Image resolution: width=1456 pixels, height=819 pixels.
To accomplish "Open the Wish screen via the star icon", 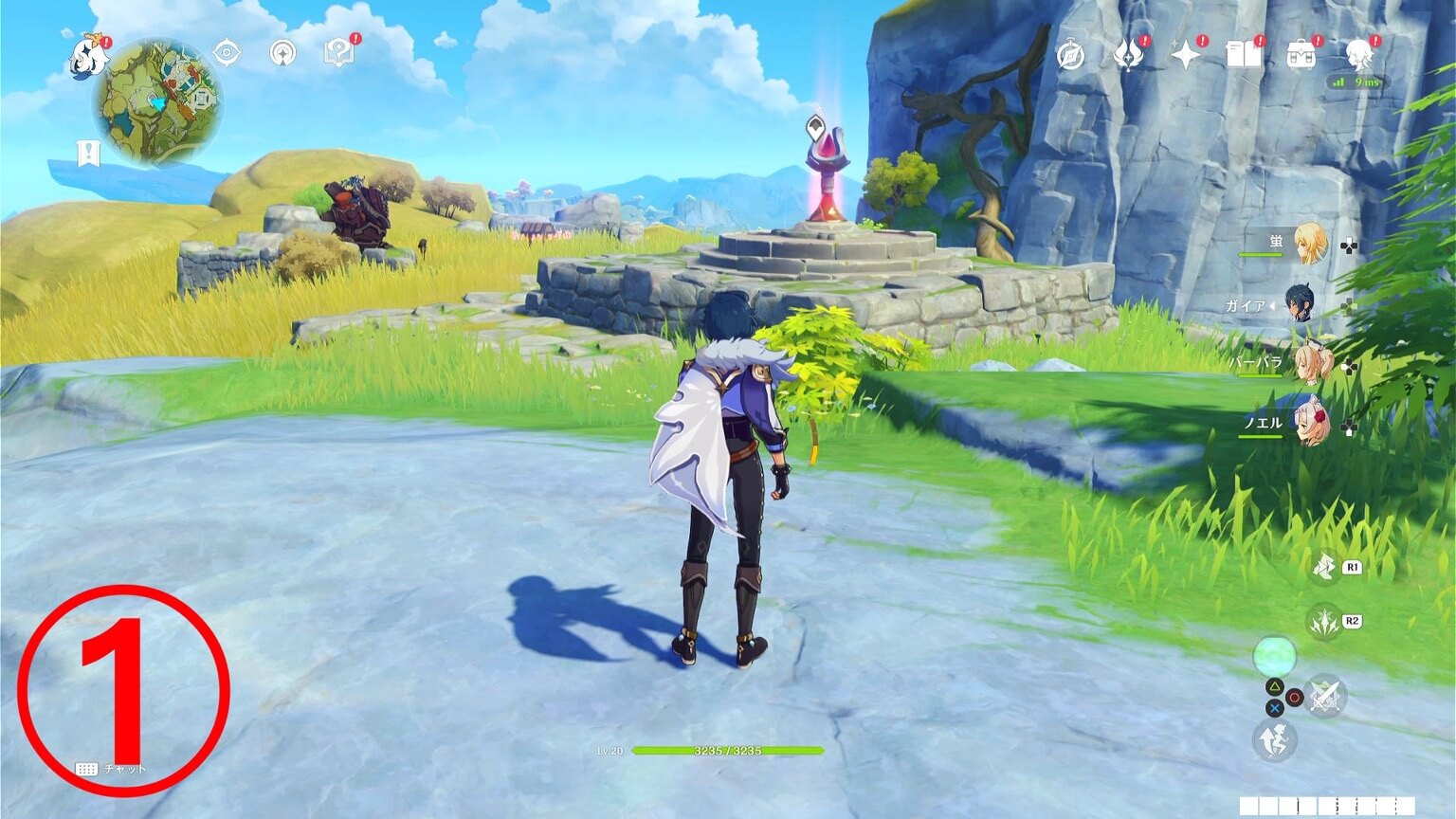I will pyautogui.click(x=1184, y=55).
